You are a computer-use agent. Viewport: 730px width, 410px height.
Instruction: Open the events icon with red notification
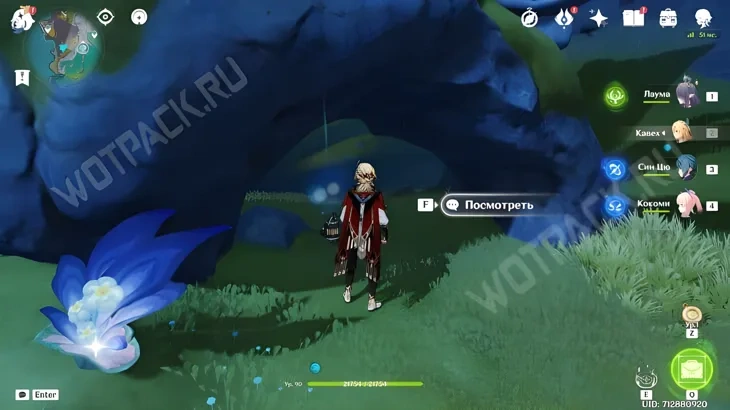tap(564, 18)
